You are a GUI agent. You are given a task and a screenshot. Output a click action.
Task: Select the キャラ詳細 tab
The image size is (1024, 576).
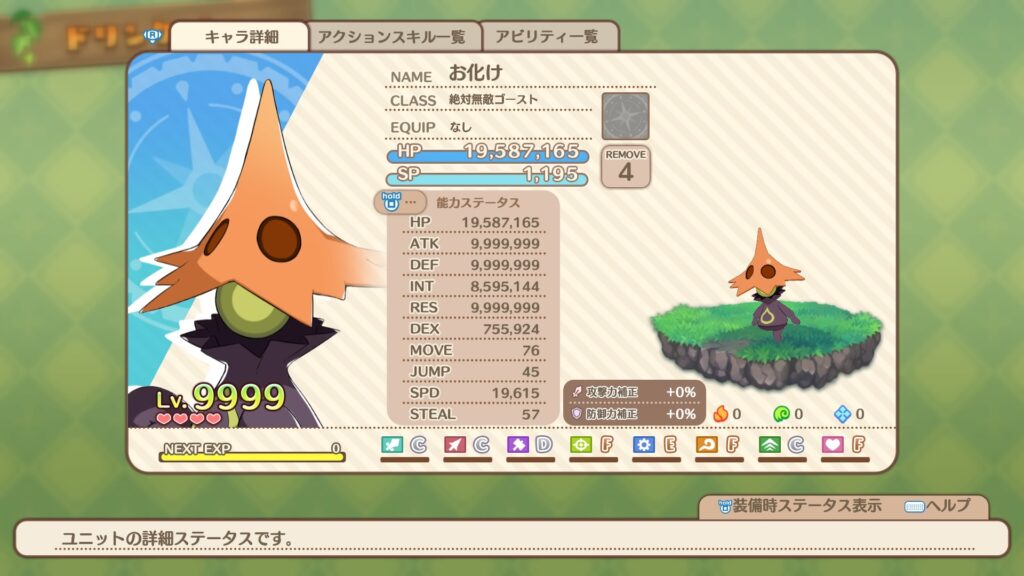pyautogui.click(x=240, y=37)
